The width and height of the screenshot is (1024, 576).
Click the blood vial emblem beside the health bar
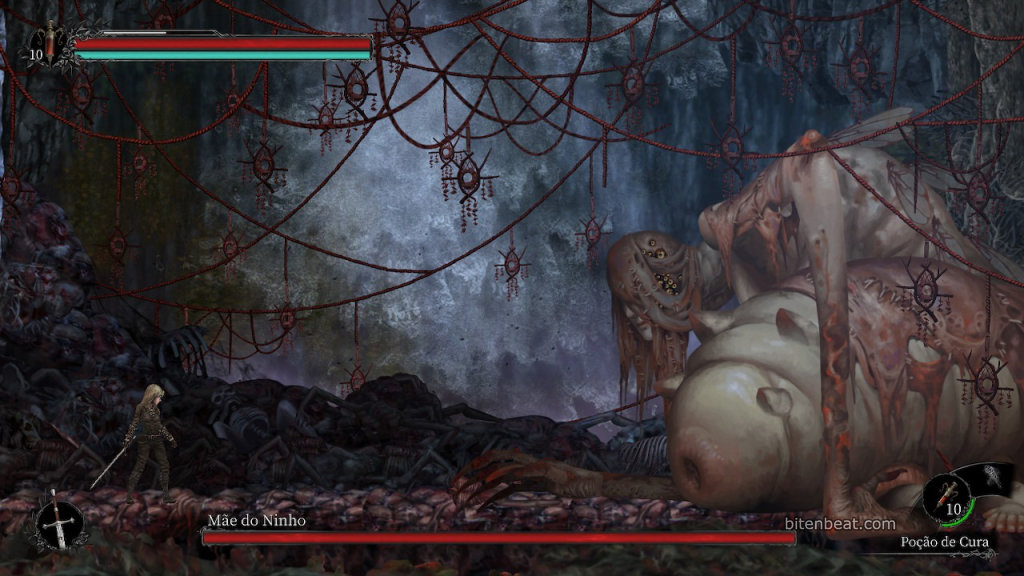(50, 44)
